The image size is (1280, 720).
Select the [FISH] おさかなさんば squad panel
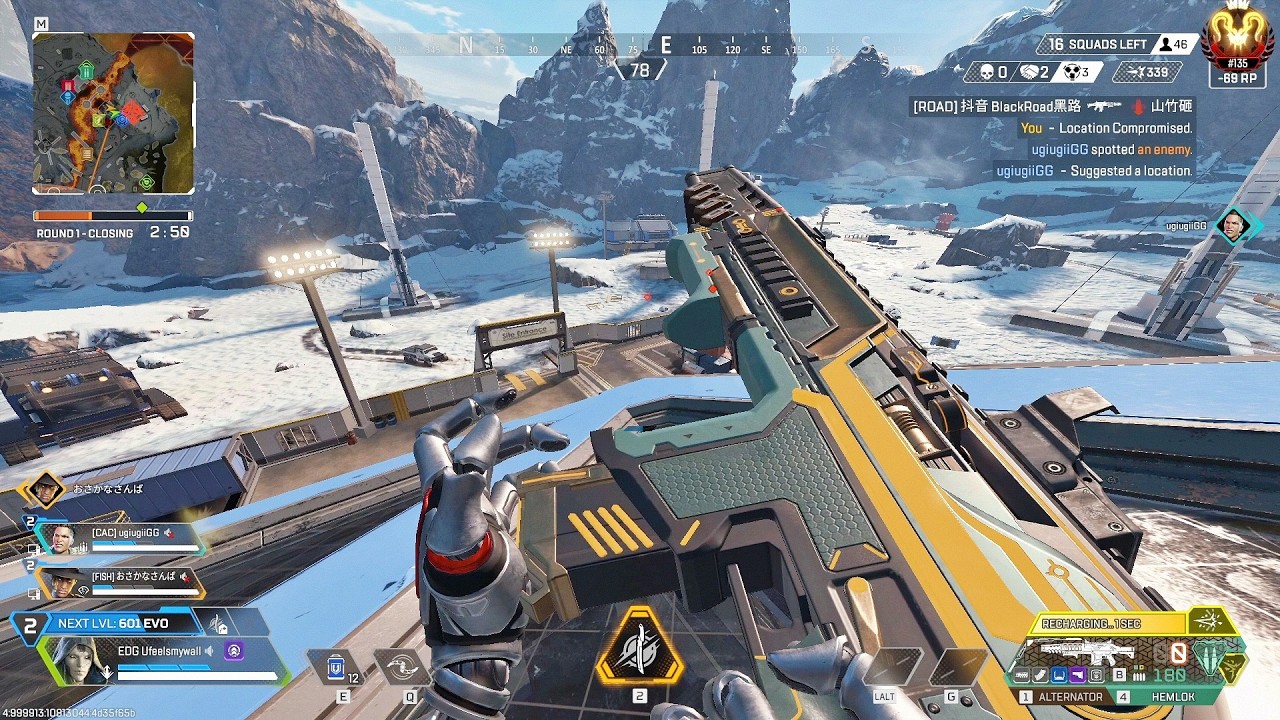click(118, 582)
